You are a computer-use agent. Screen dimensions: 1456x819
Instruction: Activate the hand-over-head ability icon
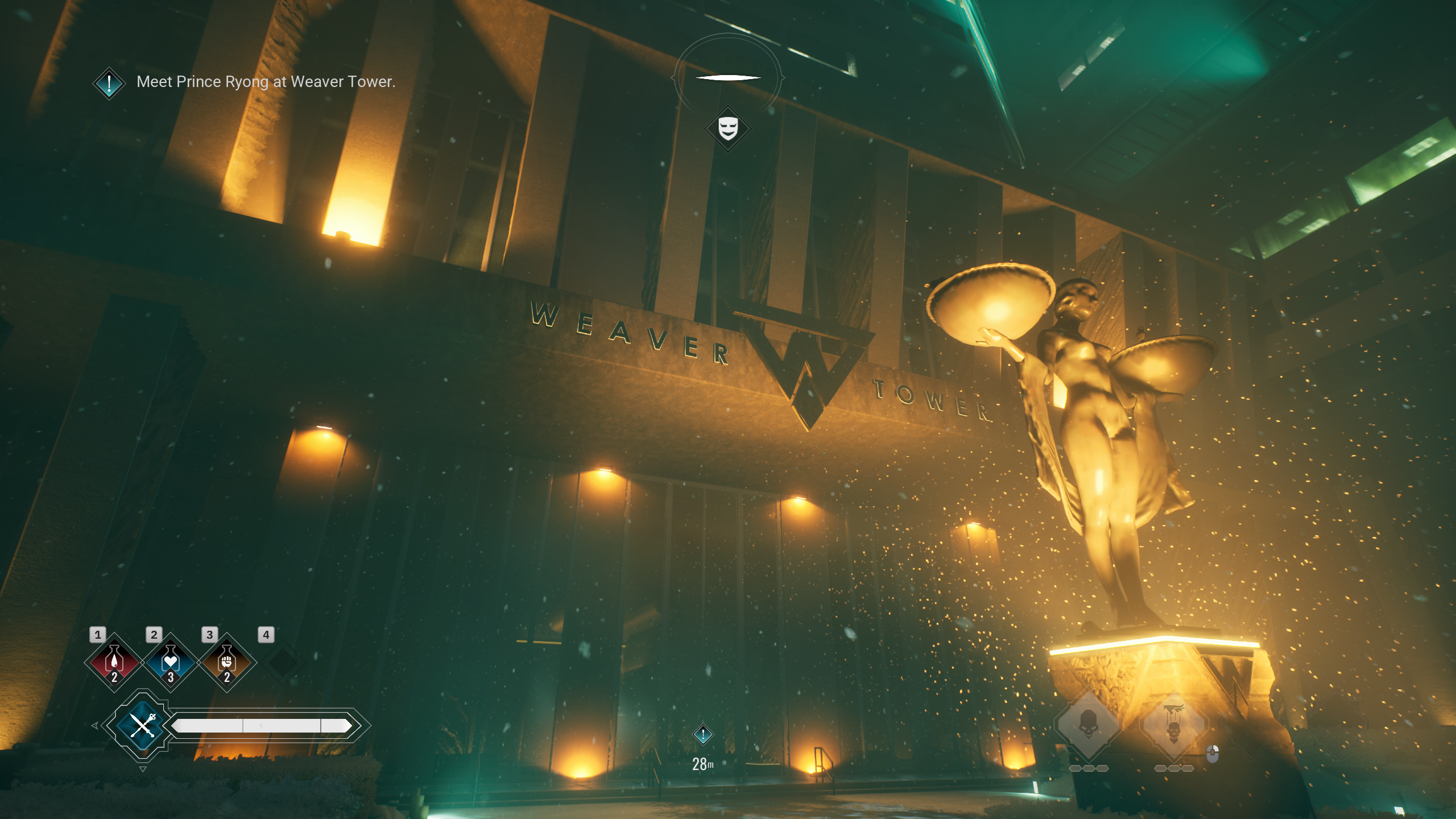pyautogui.click(x=1173, y=725)
